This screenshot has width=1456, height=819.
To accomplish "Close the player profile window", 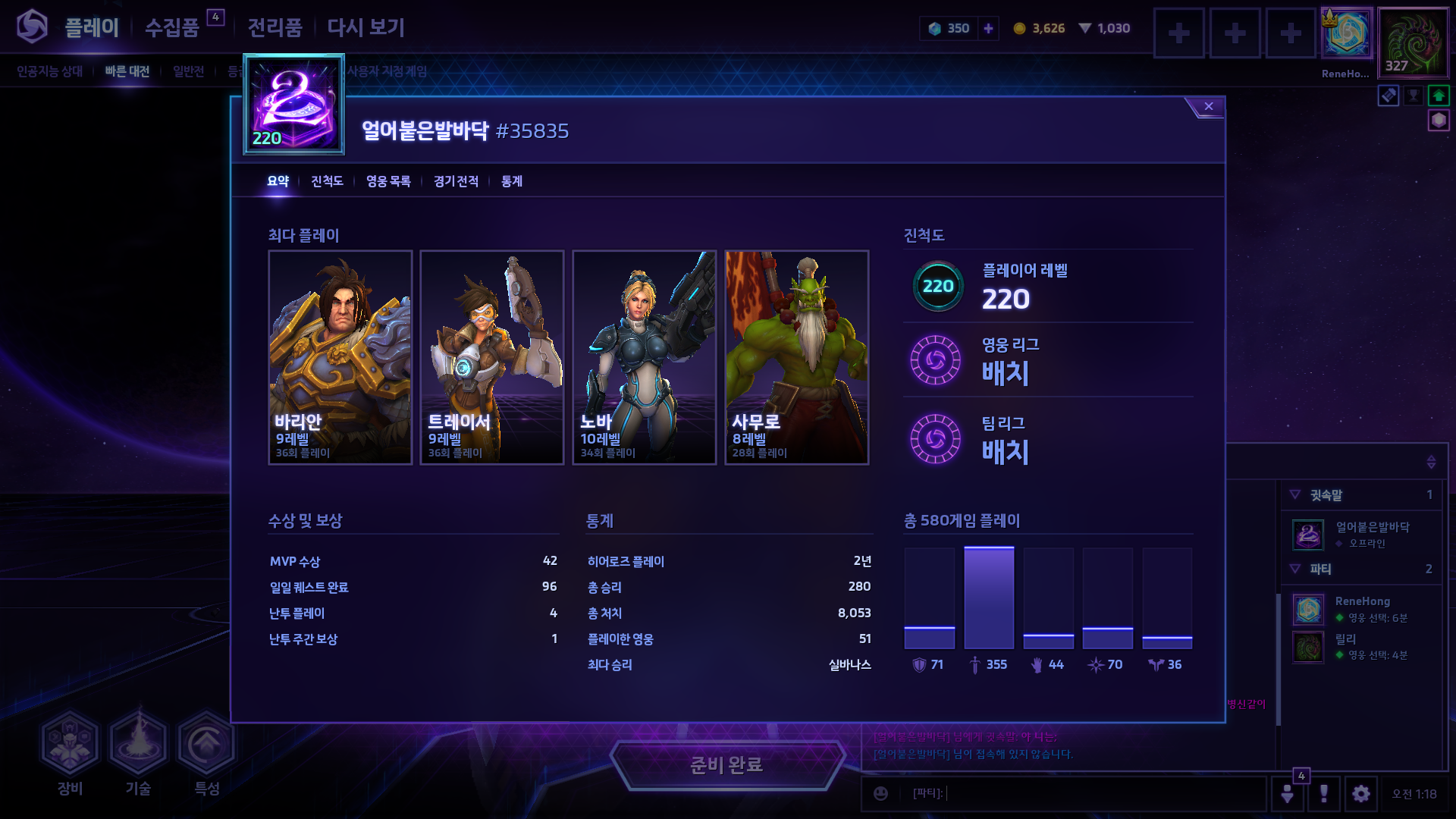I will (x=1208, y=107).
